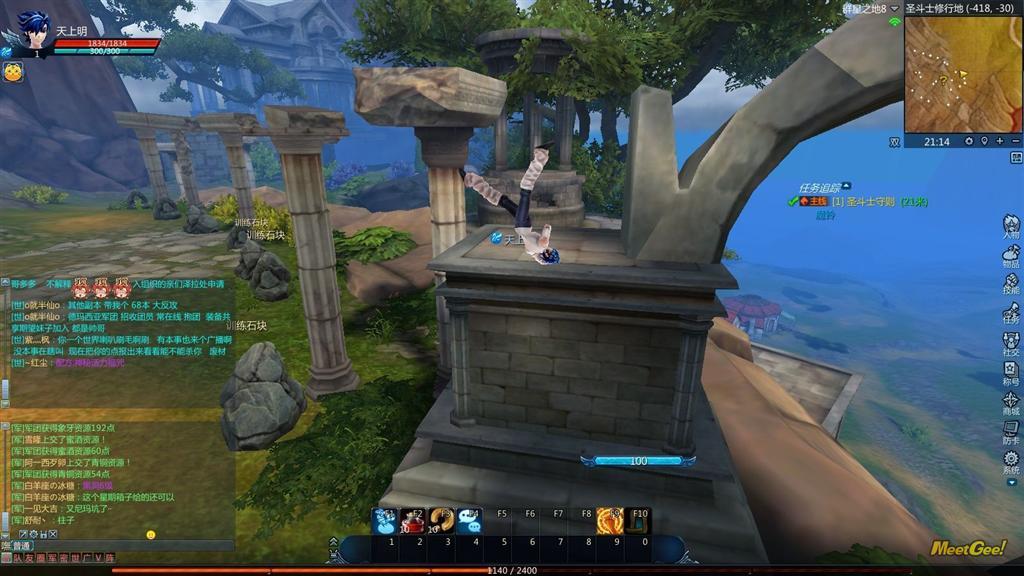Collapse the 任务追踪 quest tracker
Viewport: 1024px width, 576px height.
point(847,186)
